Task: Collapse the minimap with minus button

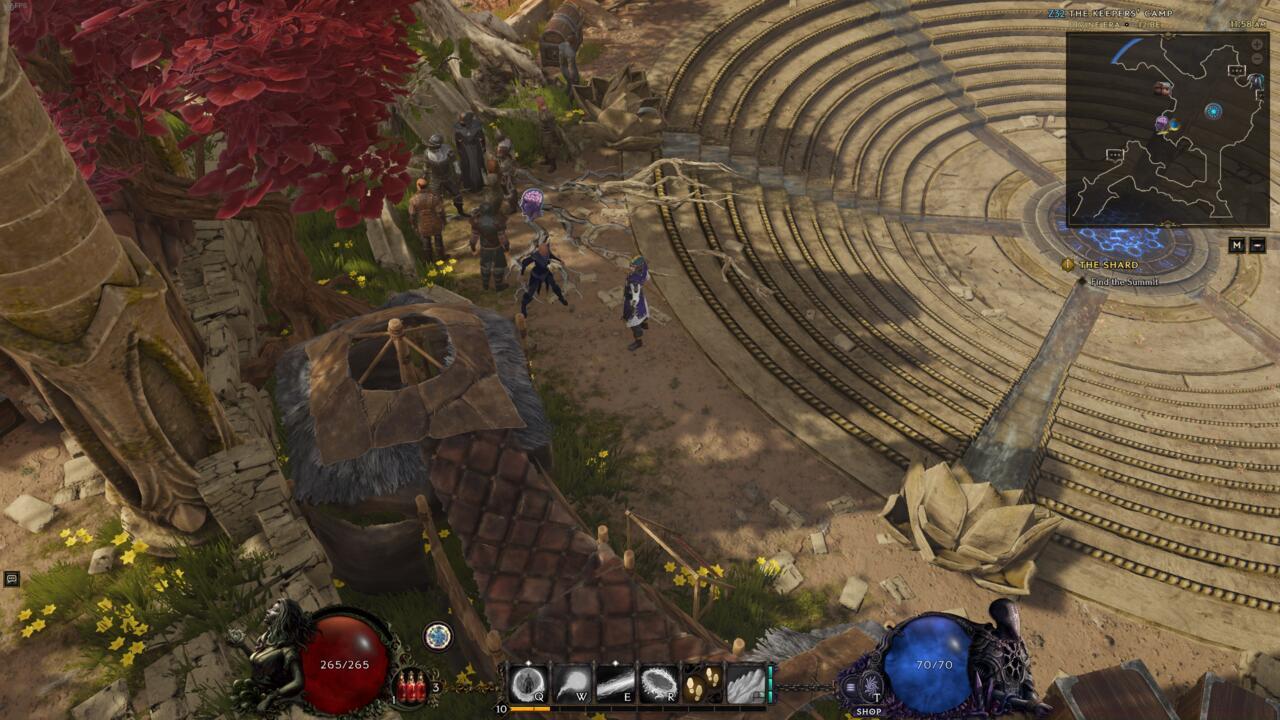Action: click(x=1258, y=245)
